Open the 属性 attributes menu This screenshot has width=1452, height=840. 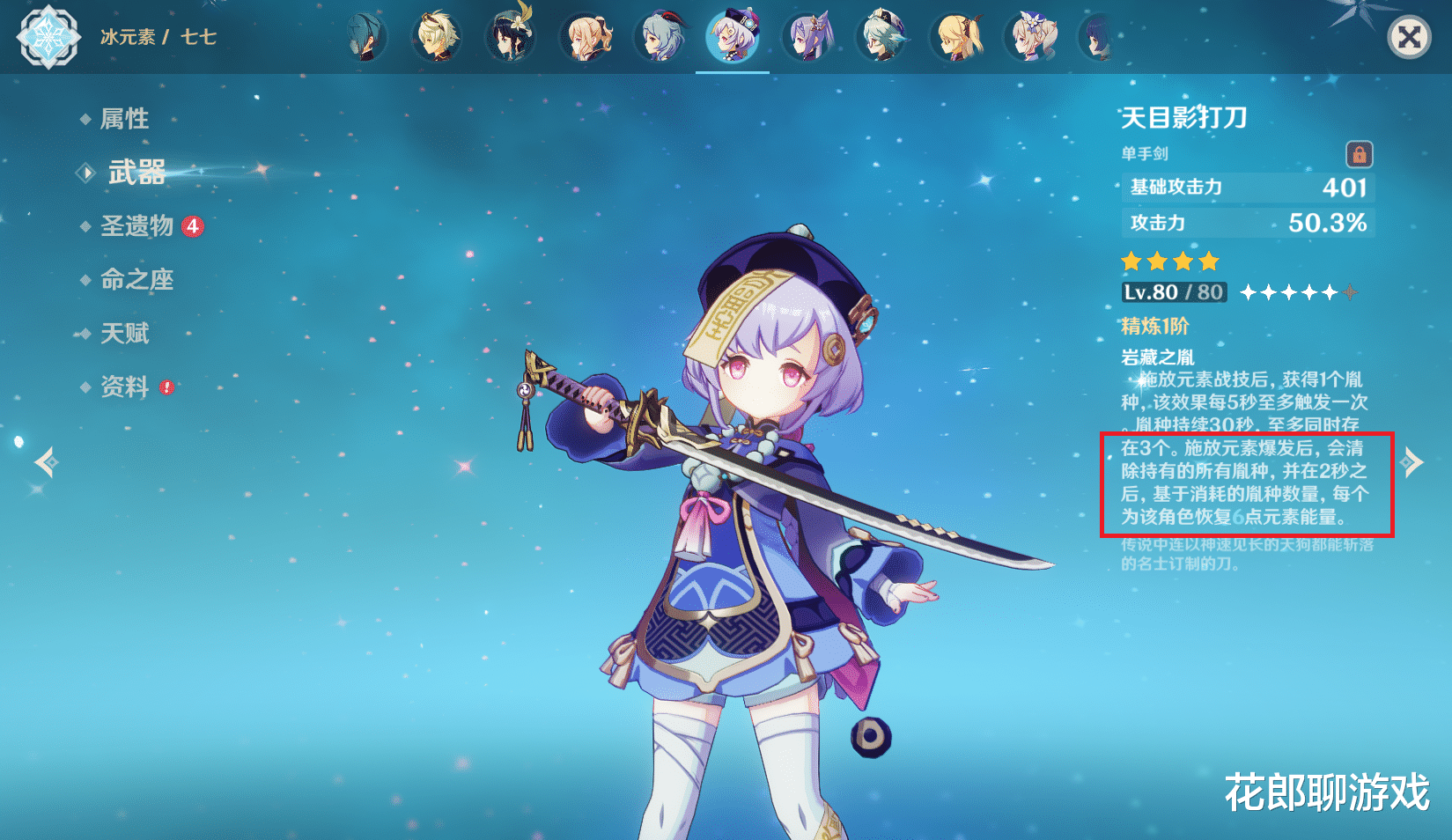coord(124,119)
